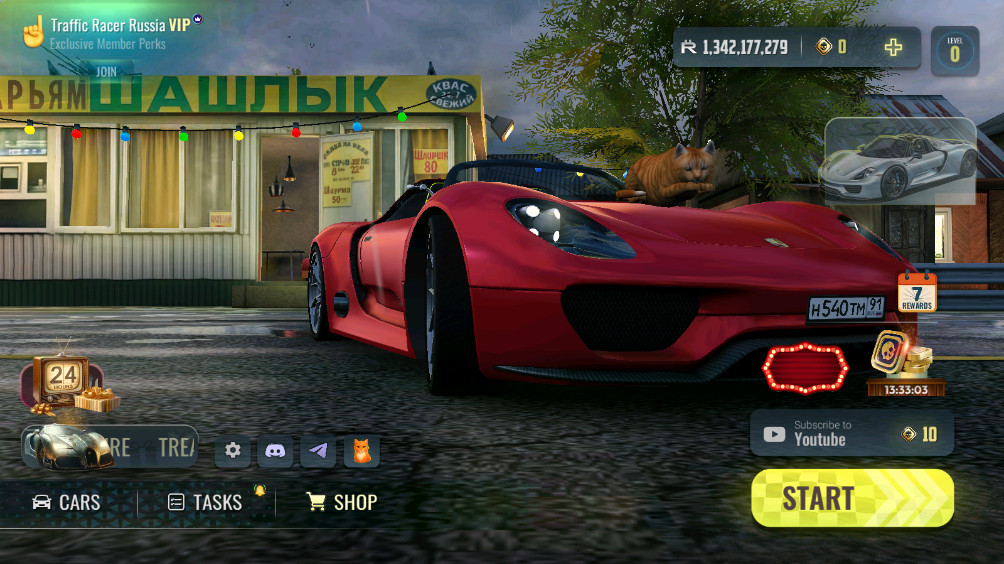Go to the Shop
The image size is (1004, 564).
(x=342, y=502)
